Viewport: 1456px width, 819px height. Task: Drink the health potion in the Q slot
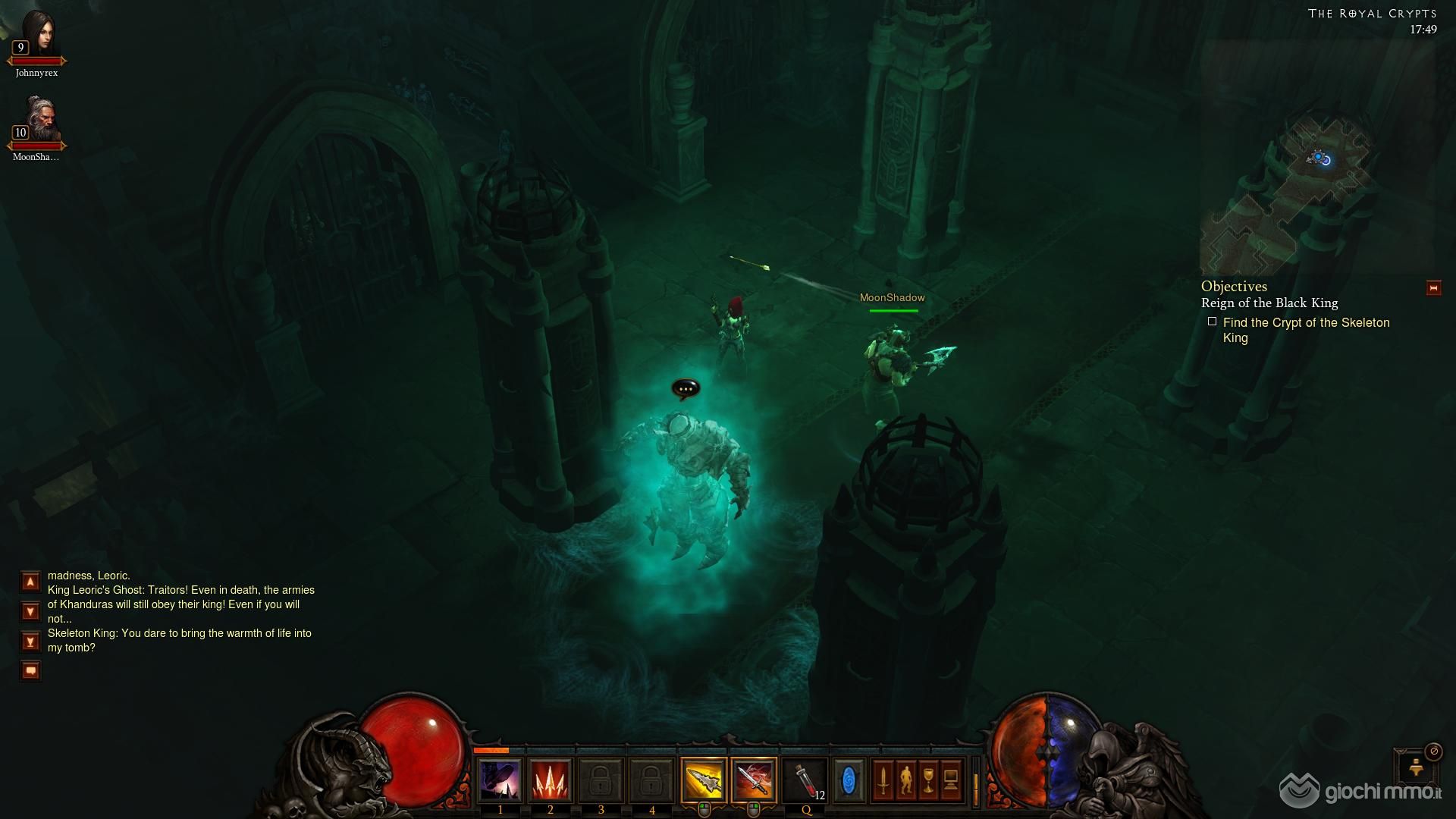(805, 780)
